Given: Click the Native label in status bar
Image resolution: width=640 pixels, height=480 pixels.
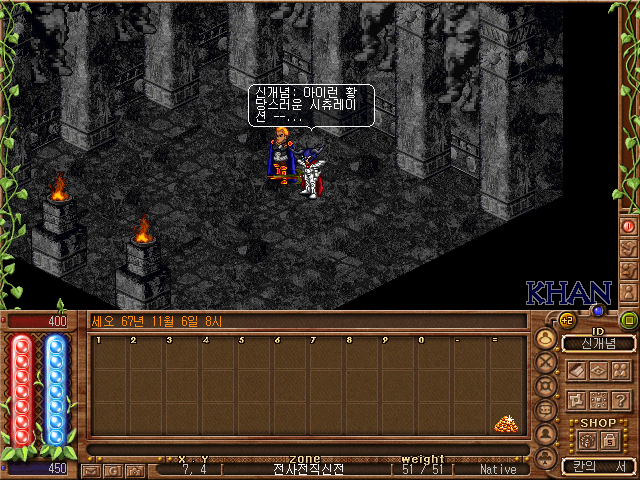Looking at the screenshot, I should coord(498,469).
